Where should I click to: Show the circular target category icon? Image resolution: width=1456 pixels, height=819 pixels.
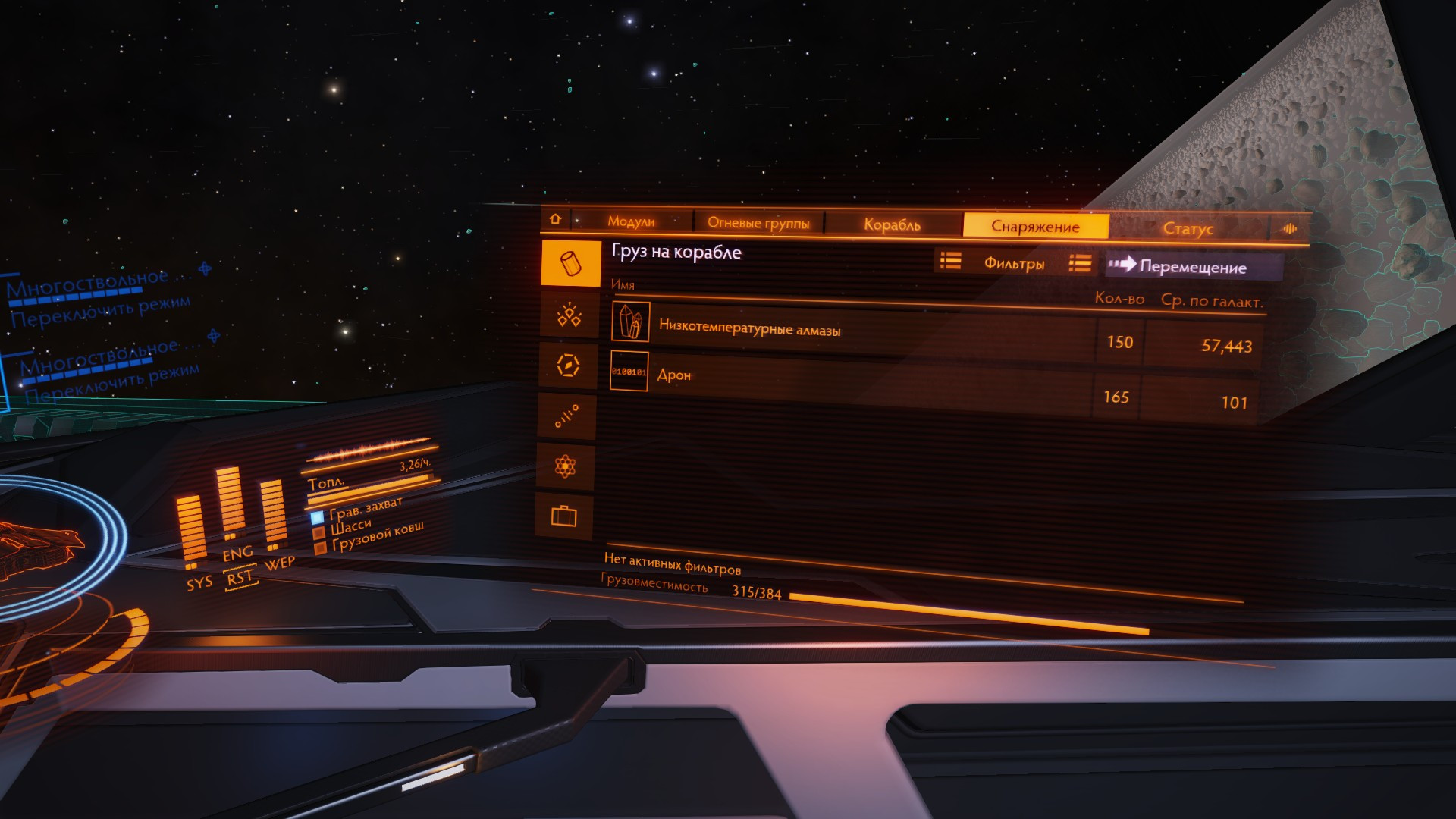[568, 366]
